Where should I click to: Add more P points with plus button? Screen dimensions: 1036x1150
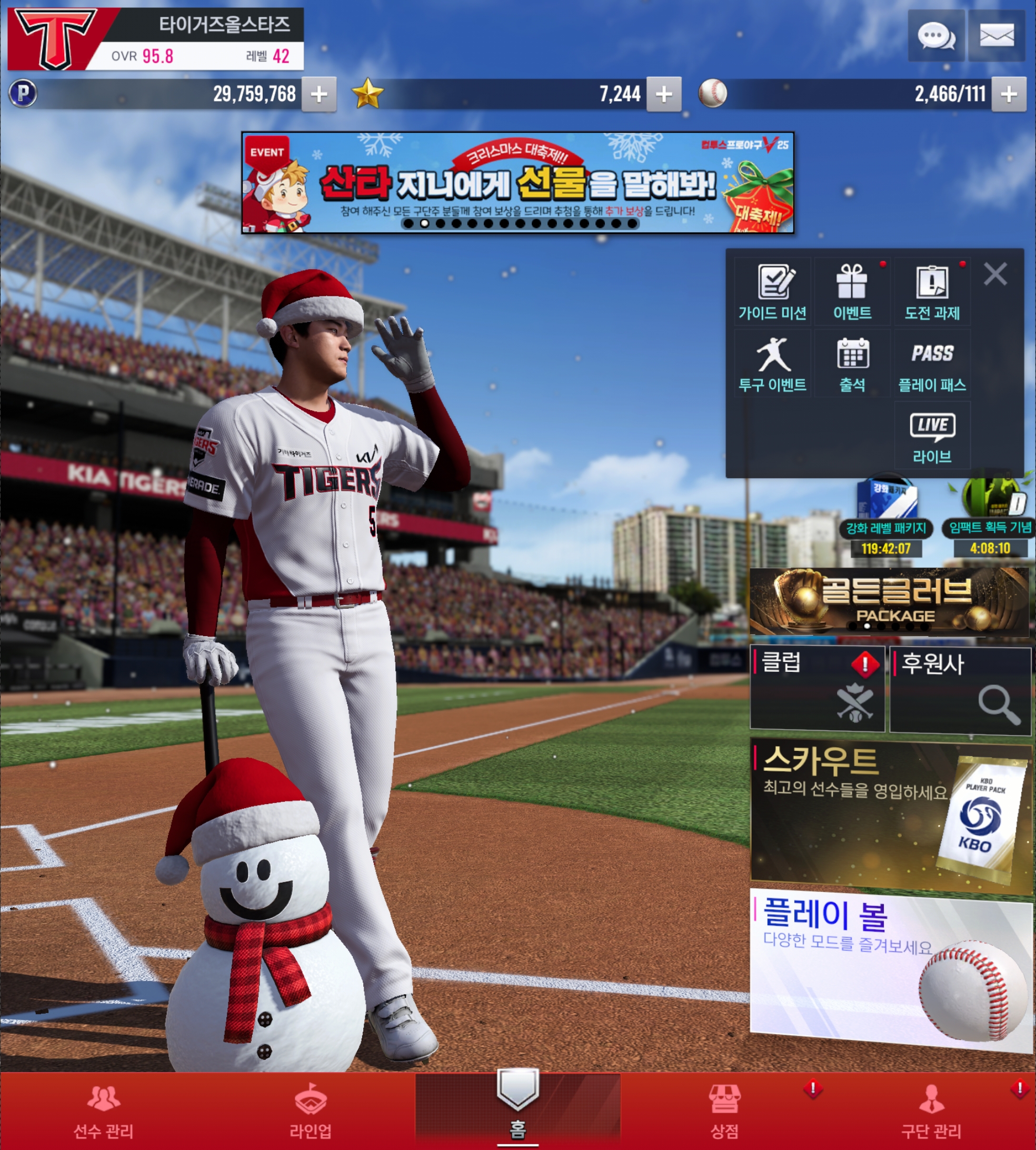point(319,94)
